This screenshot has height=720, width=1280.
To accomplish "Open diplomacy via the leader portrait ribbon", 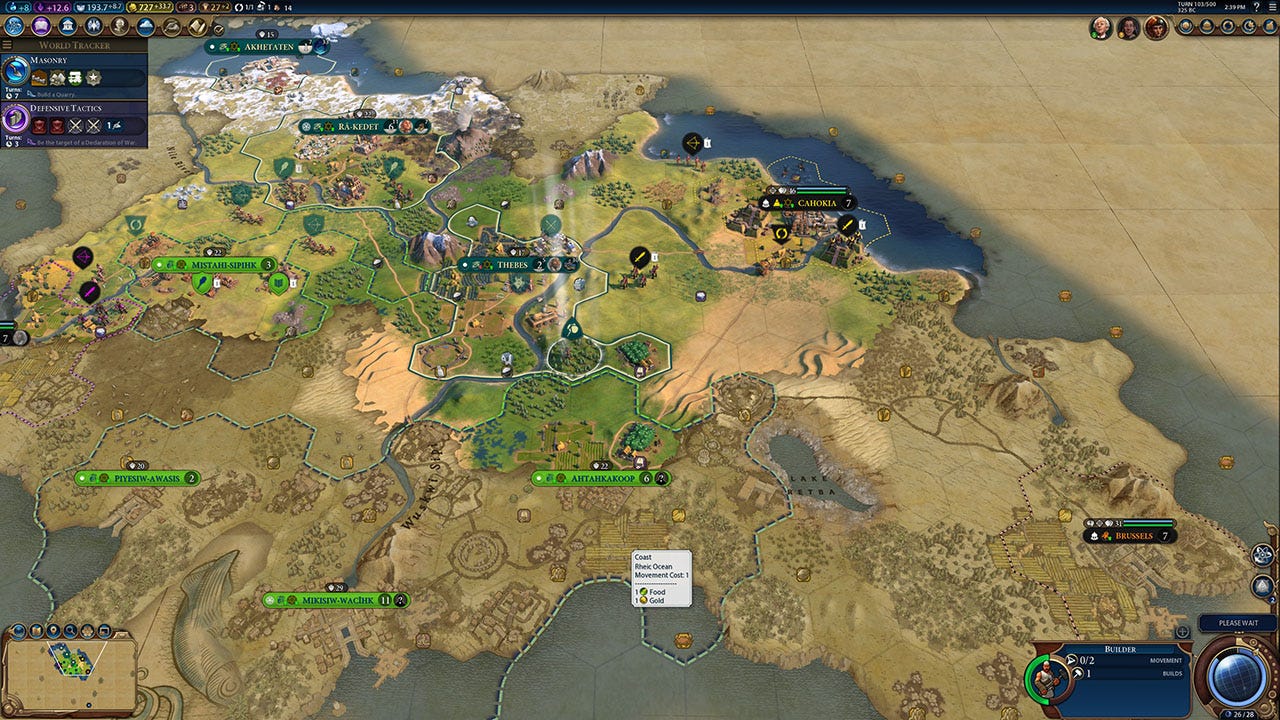I will pyautogui.click(x=1103, y=28).
